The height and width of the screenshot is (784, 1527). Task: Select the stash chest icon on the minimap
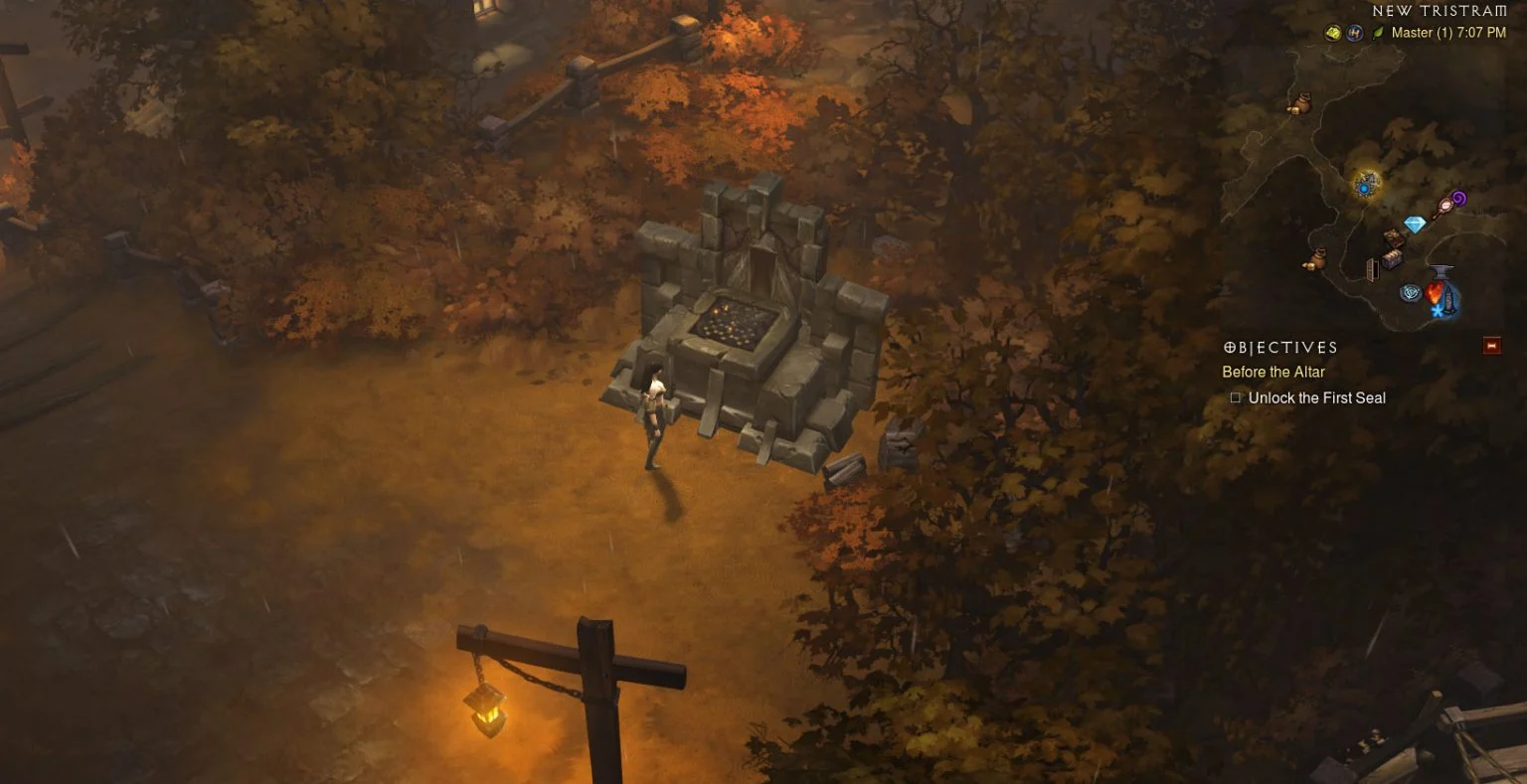pos(1393,260)
